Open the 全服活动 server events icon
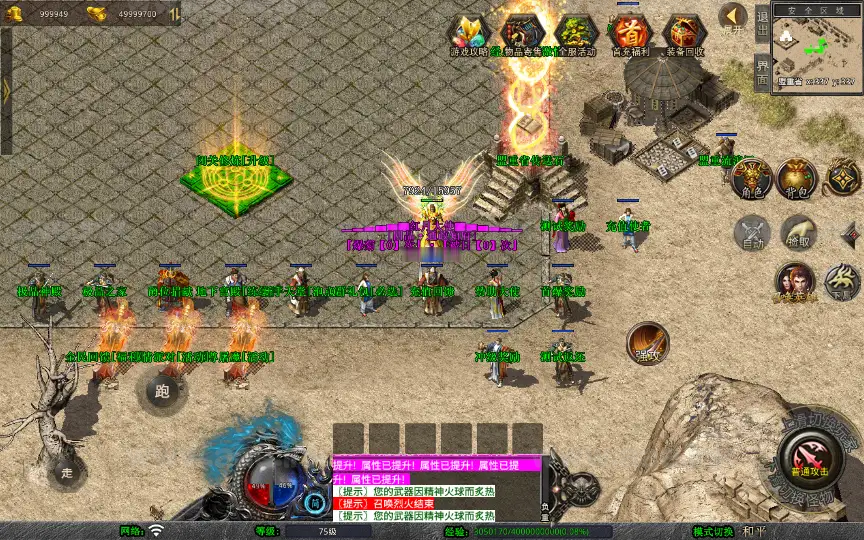This screenshot has width=864, height=540. pyautogui.click(x=576, y=33)
